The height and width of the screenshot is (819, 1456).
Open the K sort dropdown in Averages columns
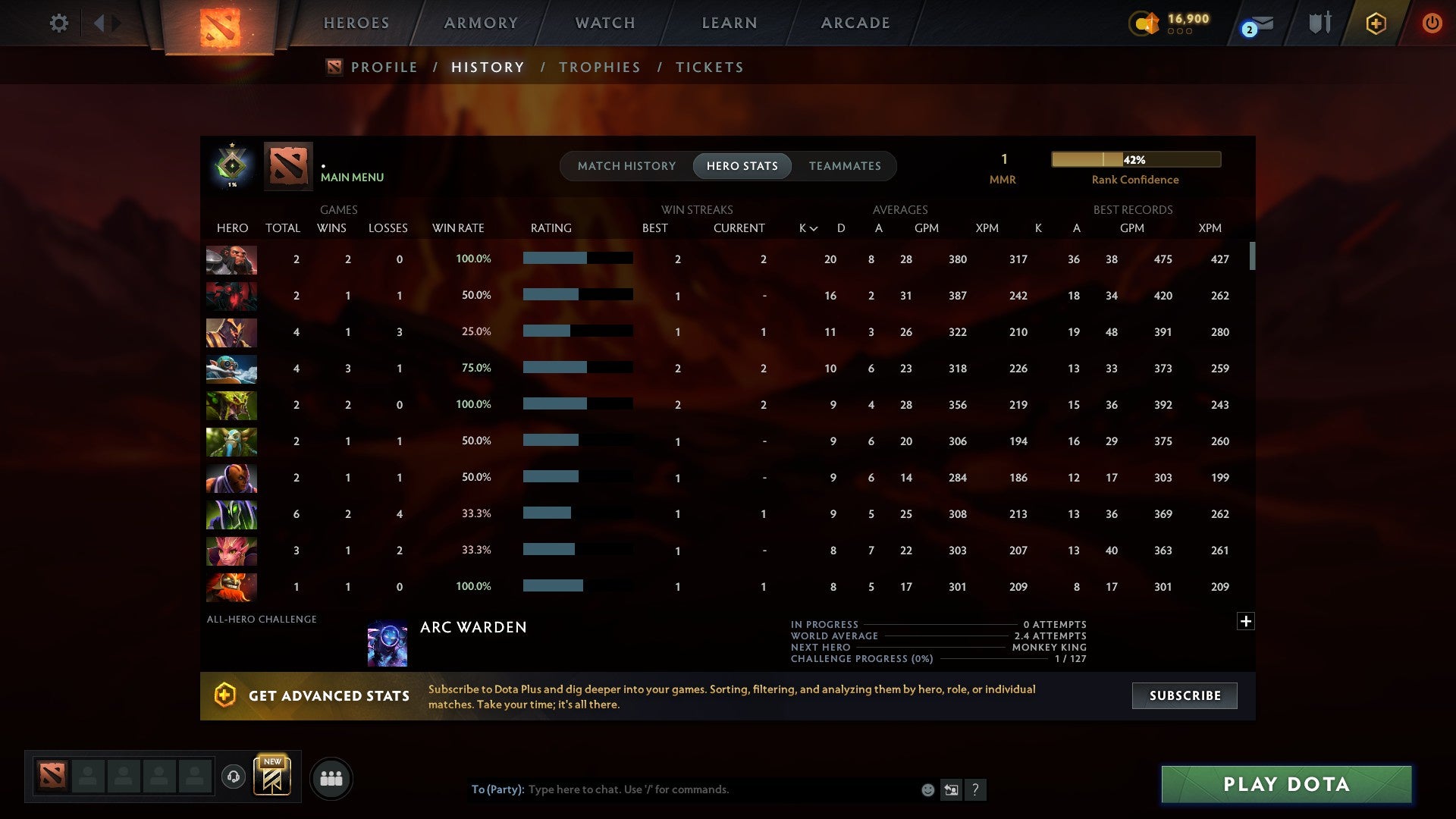click(805, 227)
